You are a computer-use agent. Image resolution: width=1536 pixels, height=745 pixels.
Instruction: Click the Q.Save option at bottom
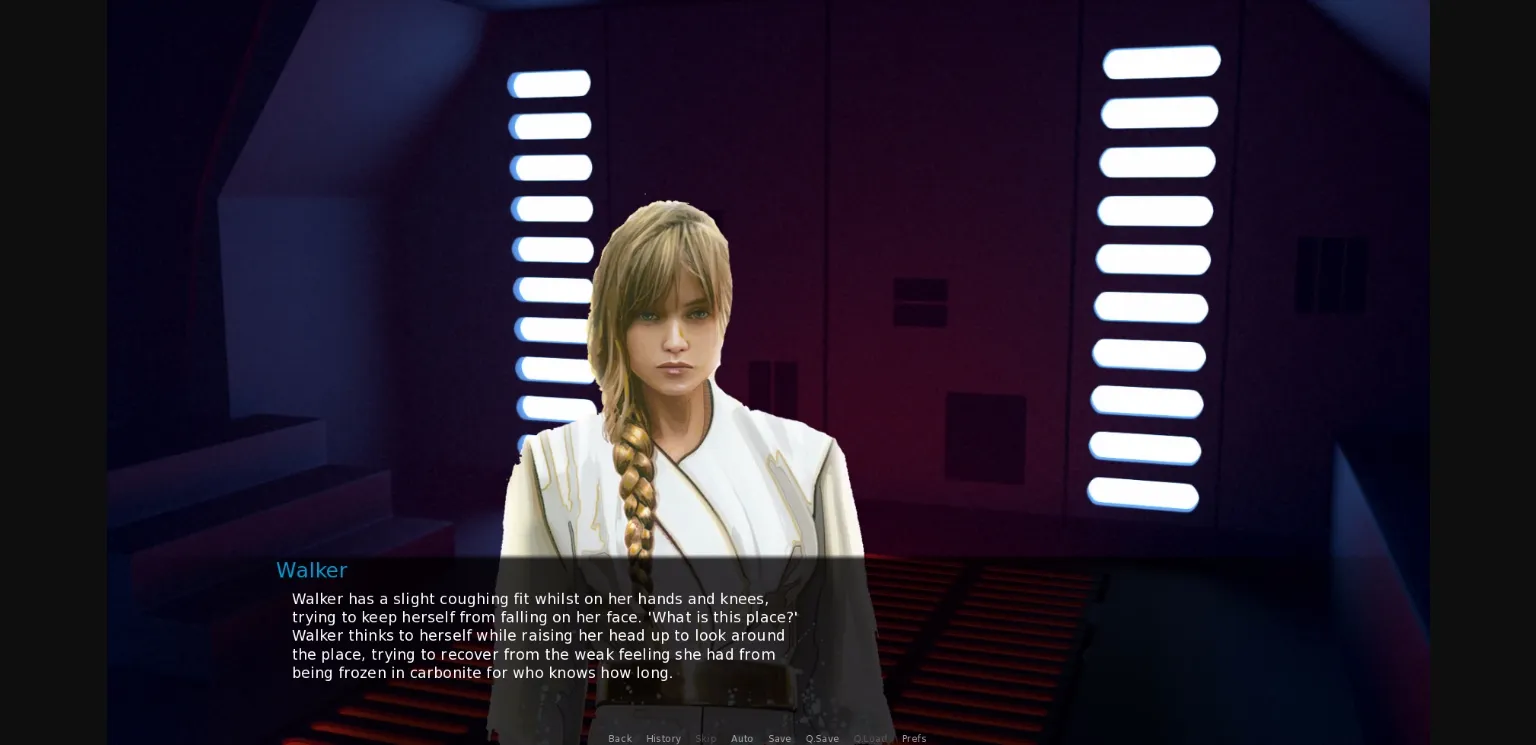(x=822, y=738)
